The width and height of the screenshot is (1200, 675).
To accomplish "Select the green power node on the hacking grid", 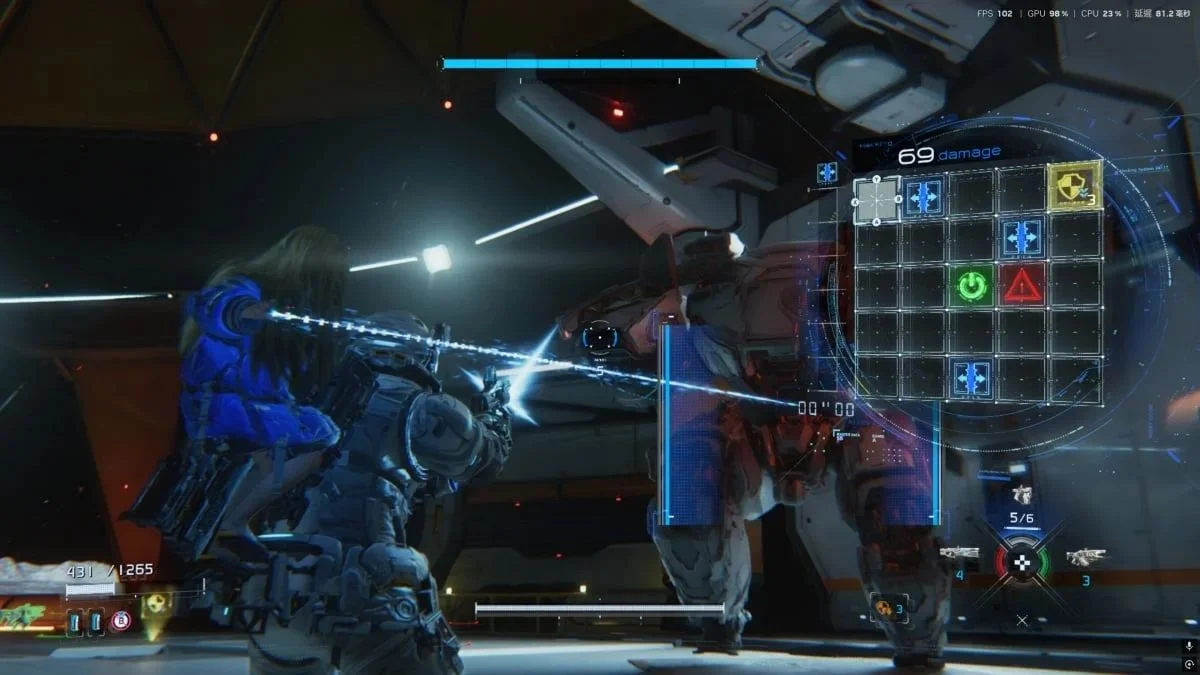I will (971, 286).
